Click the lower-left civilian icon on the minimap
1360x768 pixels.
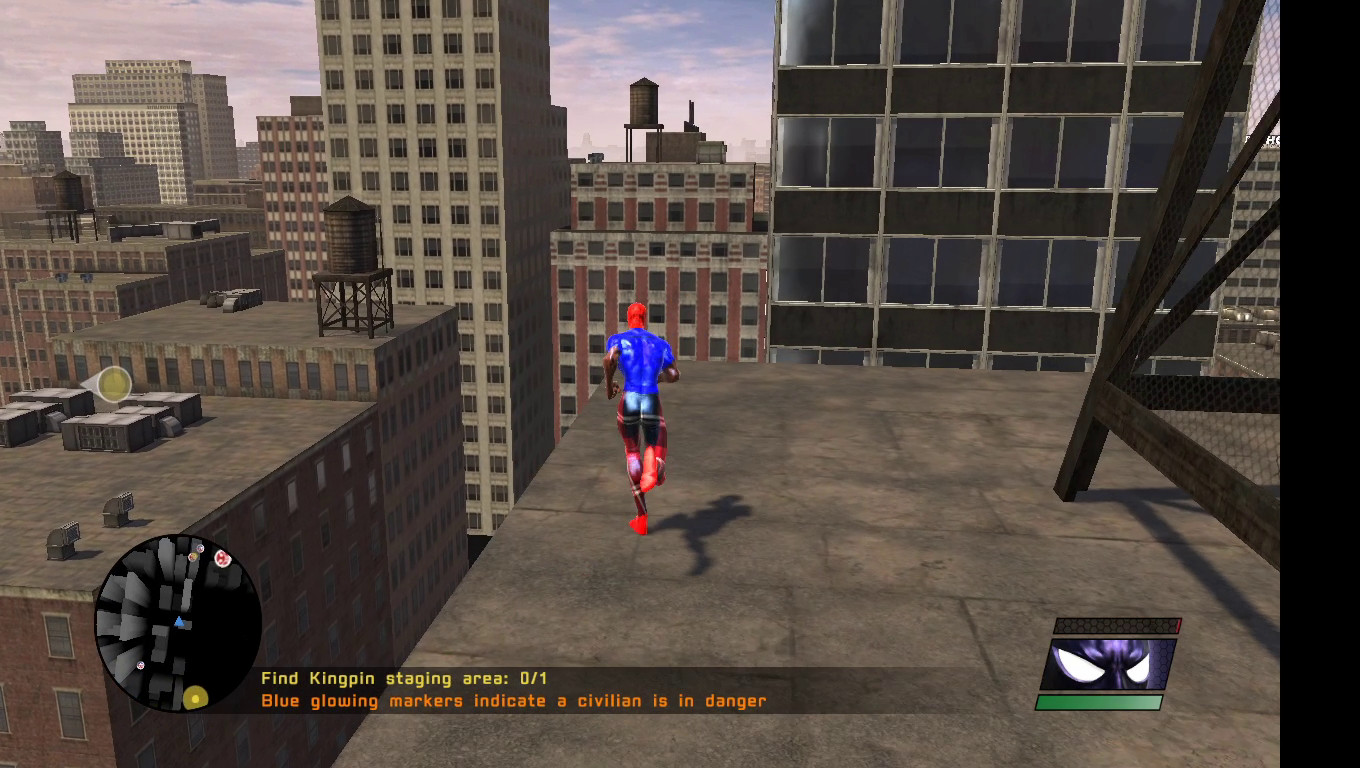point(141,666)
